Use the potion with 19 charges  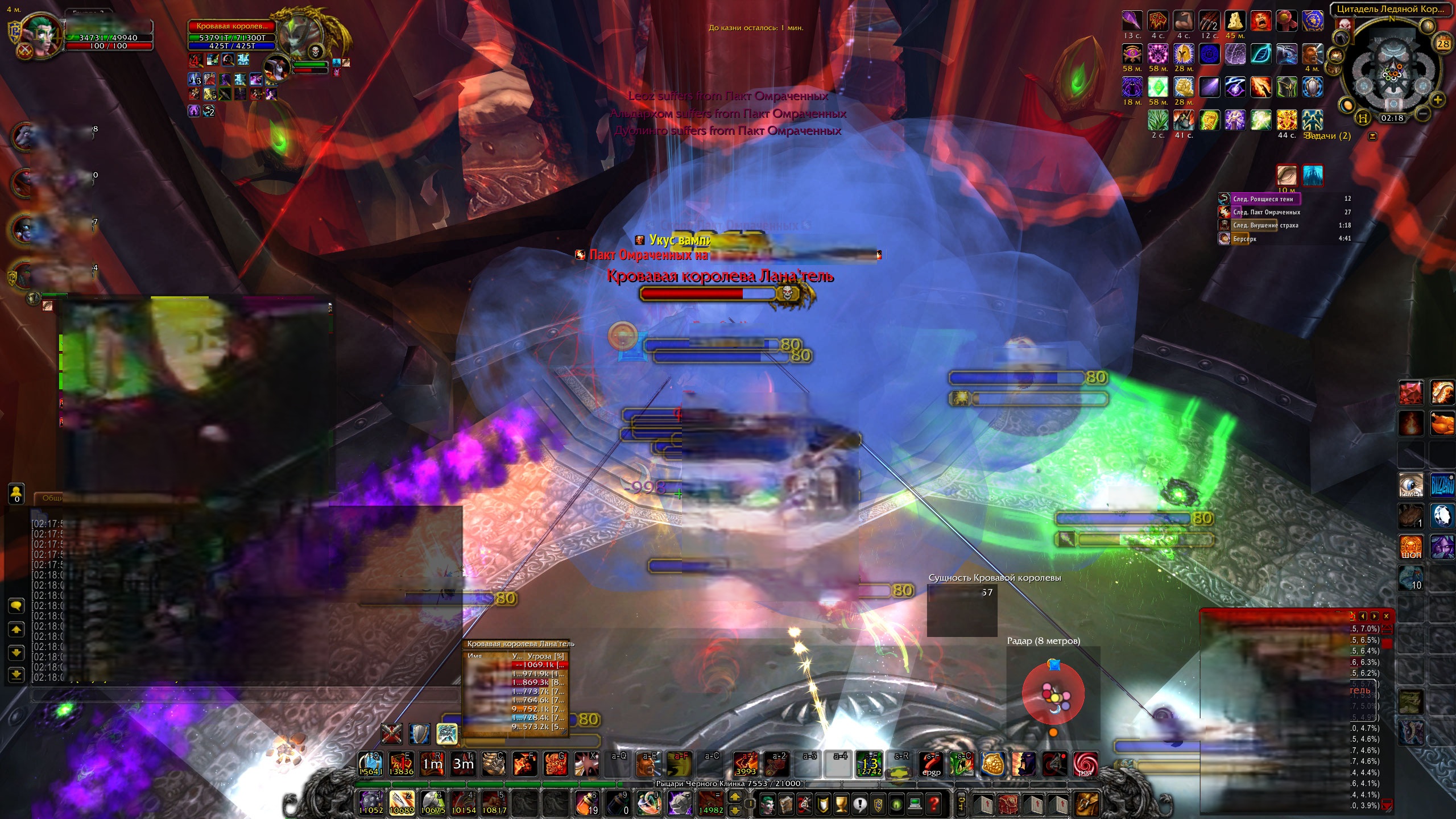(x=587, y=803)
